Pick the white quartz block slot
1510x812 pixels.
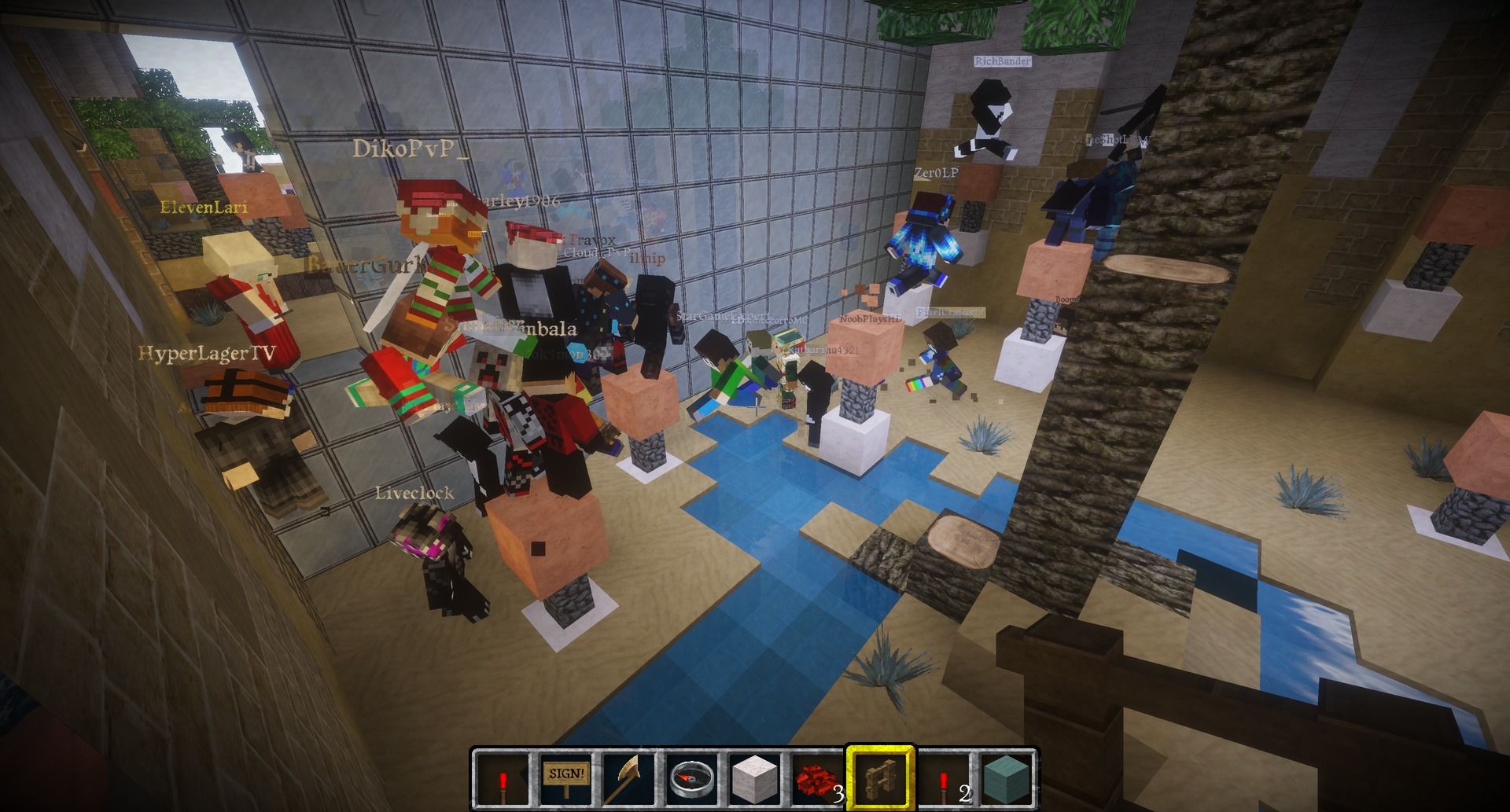click(754, 778)
